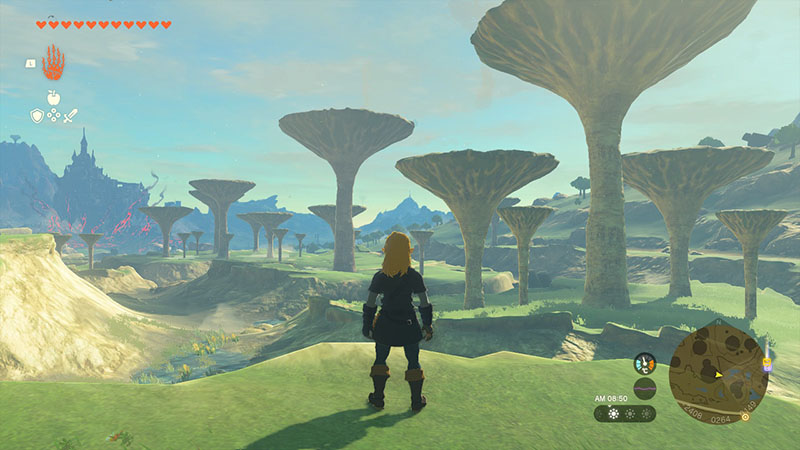The width and height of the screenshot is (800, 450).
Task: Open the sword weapon quick-select icon
Action: [x=70, y=116]
